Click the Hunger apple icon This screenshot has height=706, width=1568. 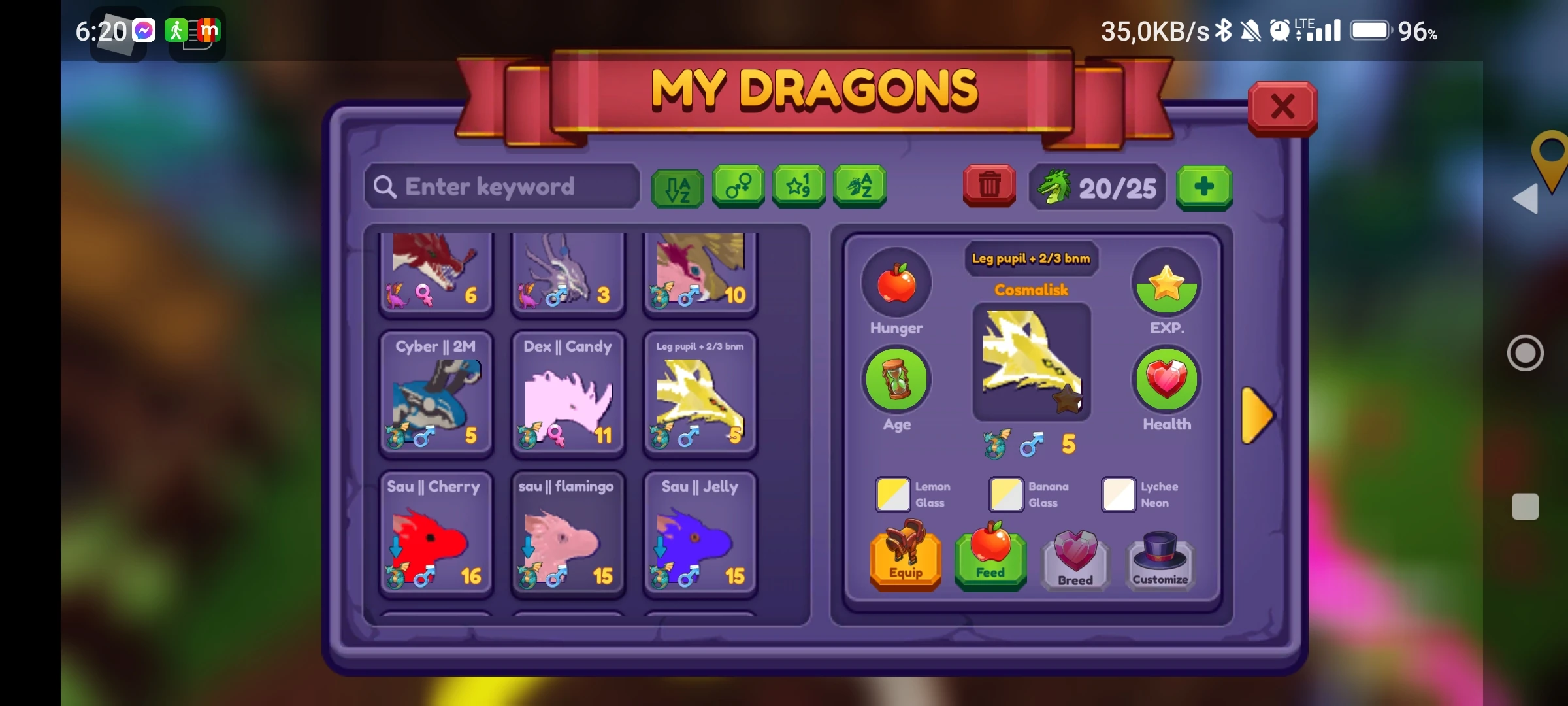(x=896, y=282)
